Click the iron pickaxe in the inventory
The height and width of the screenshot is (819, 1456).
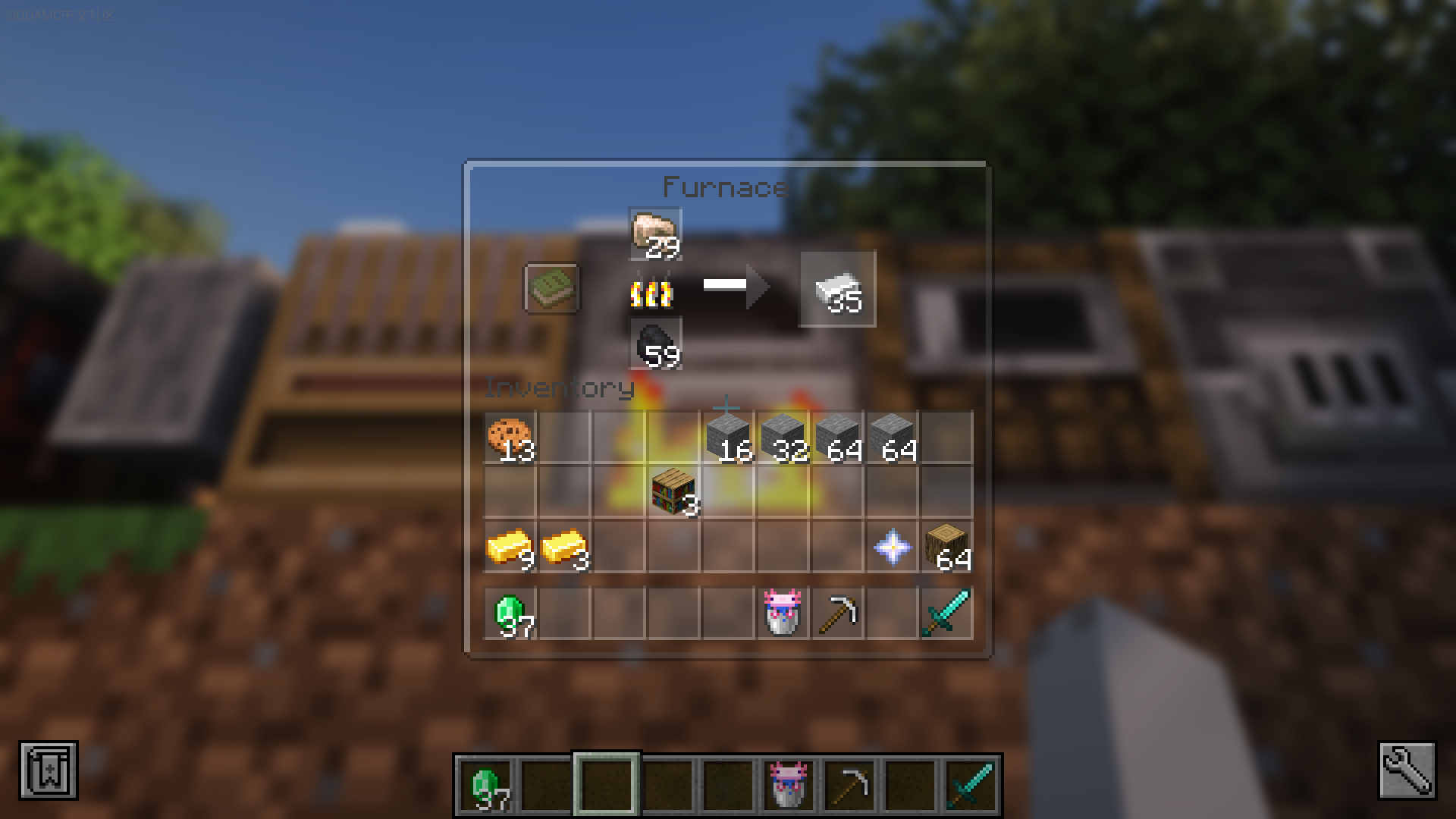pyautogui.click(x=839, y=613)
